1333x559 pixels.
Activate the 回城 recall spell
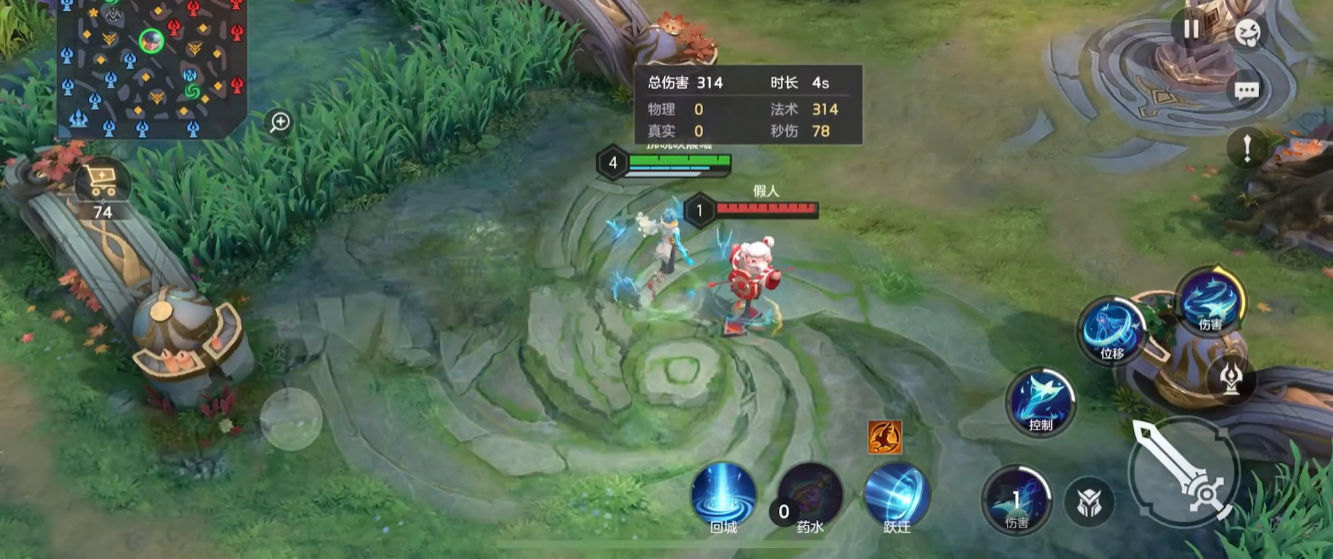tap(723, 494)
